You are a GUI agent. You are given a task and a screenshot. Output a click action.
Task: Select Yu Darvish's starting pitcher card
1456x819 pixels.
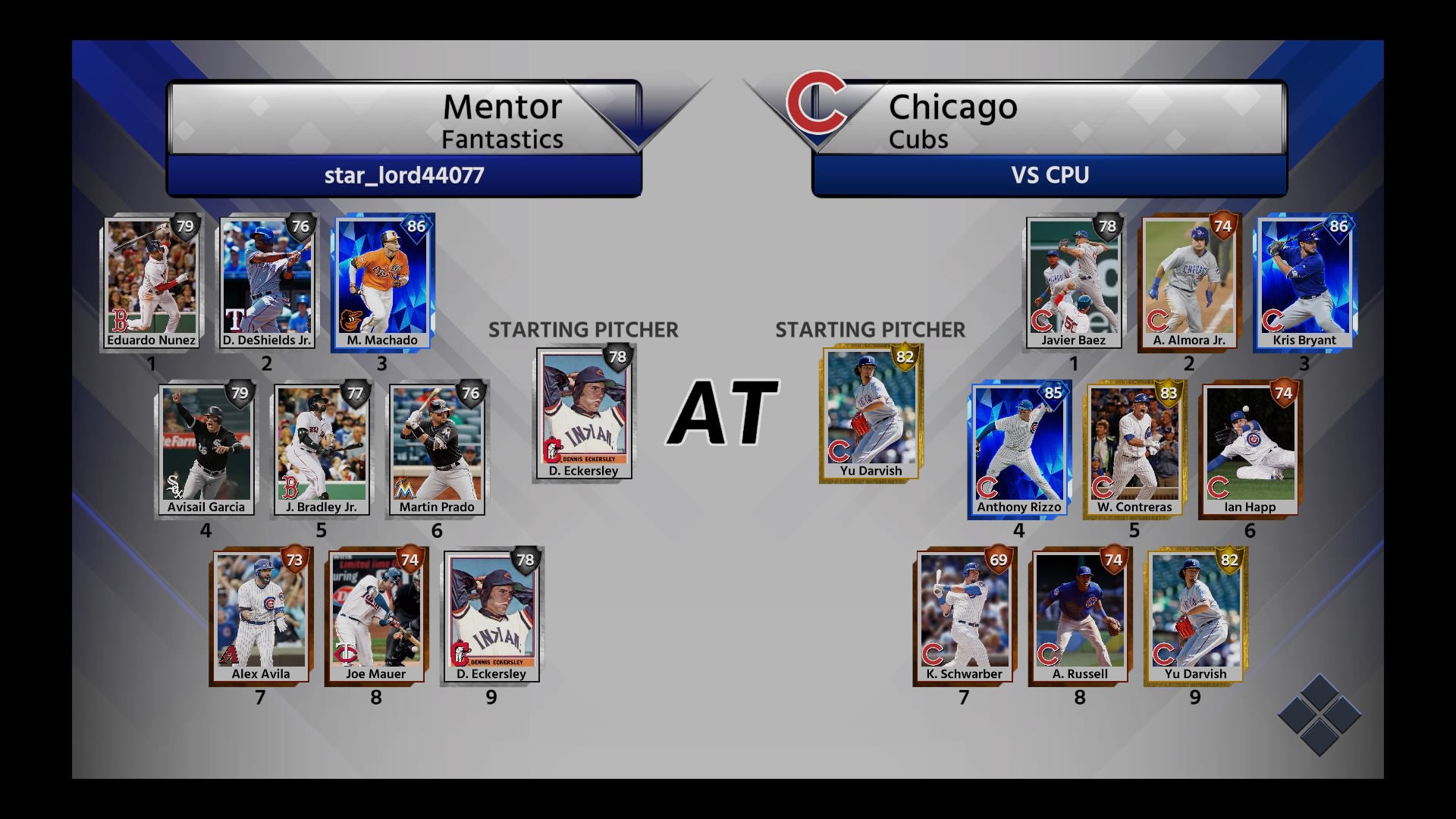pos(871,413)
